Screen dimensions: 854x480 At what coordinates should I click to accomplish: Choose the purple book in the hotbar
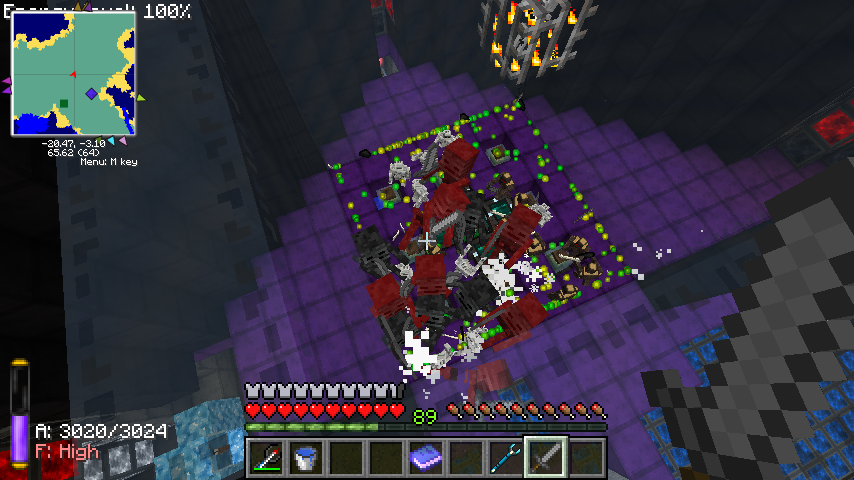click(x=426, y=458)
